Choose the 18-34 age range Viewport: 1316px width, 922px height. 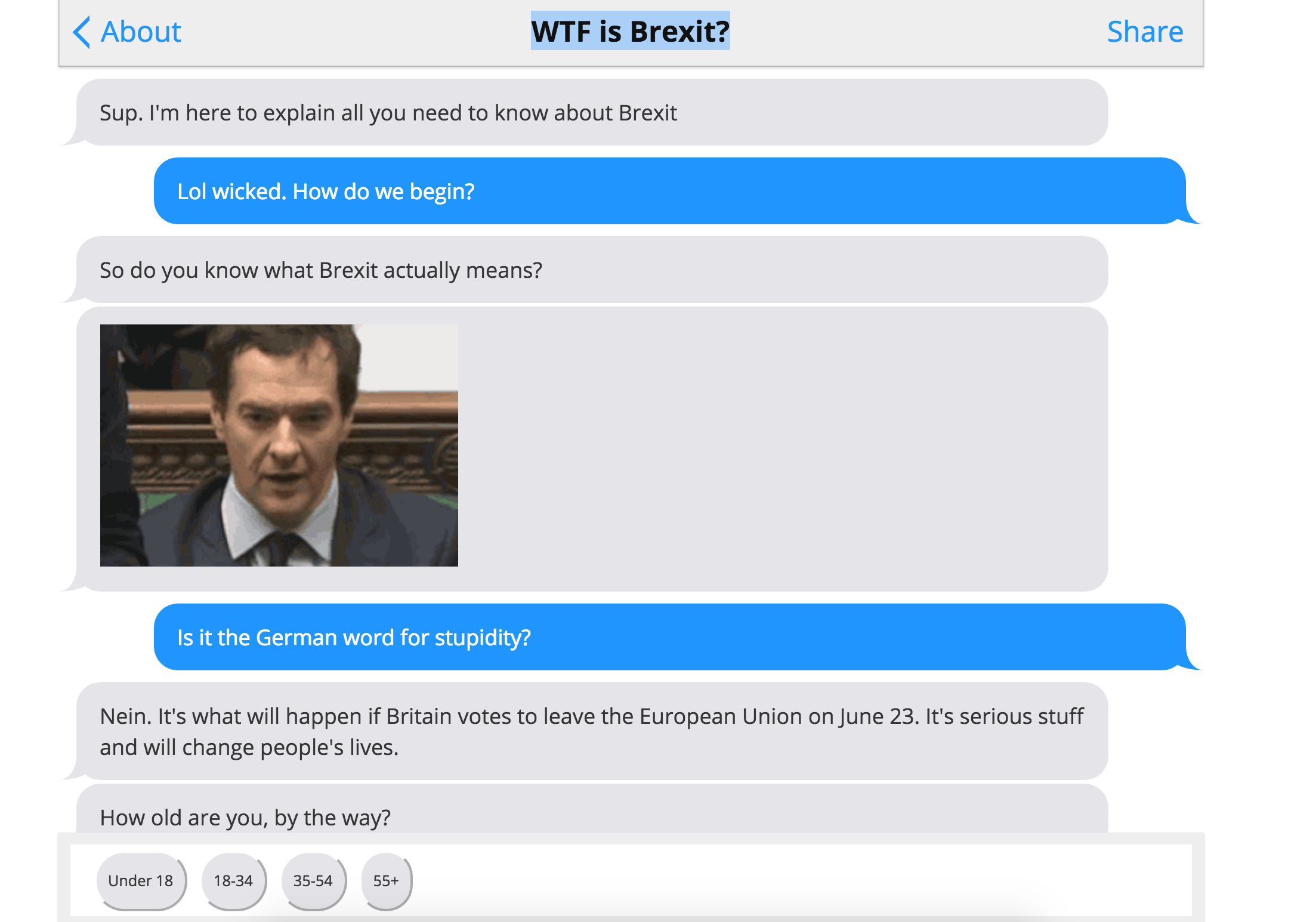pos(233,880)
